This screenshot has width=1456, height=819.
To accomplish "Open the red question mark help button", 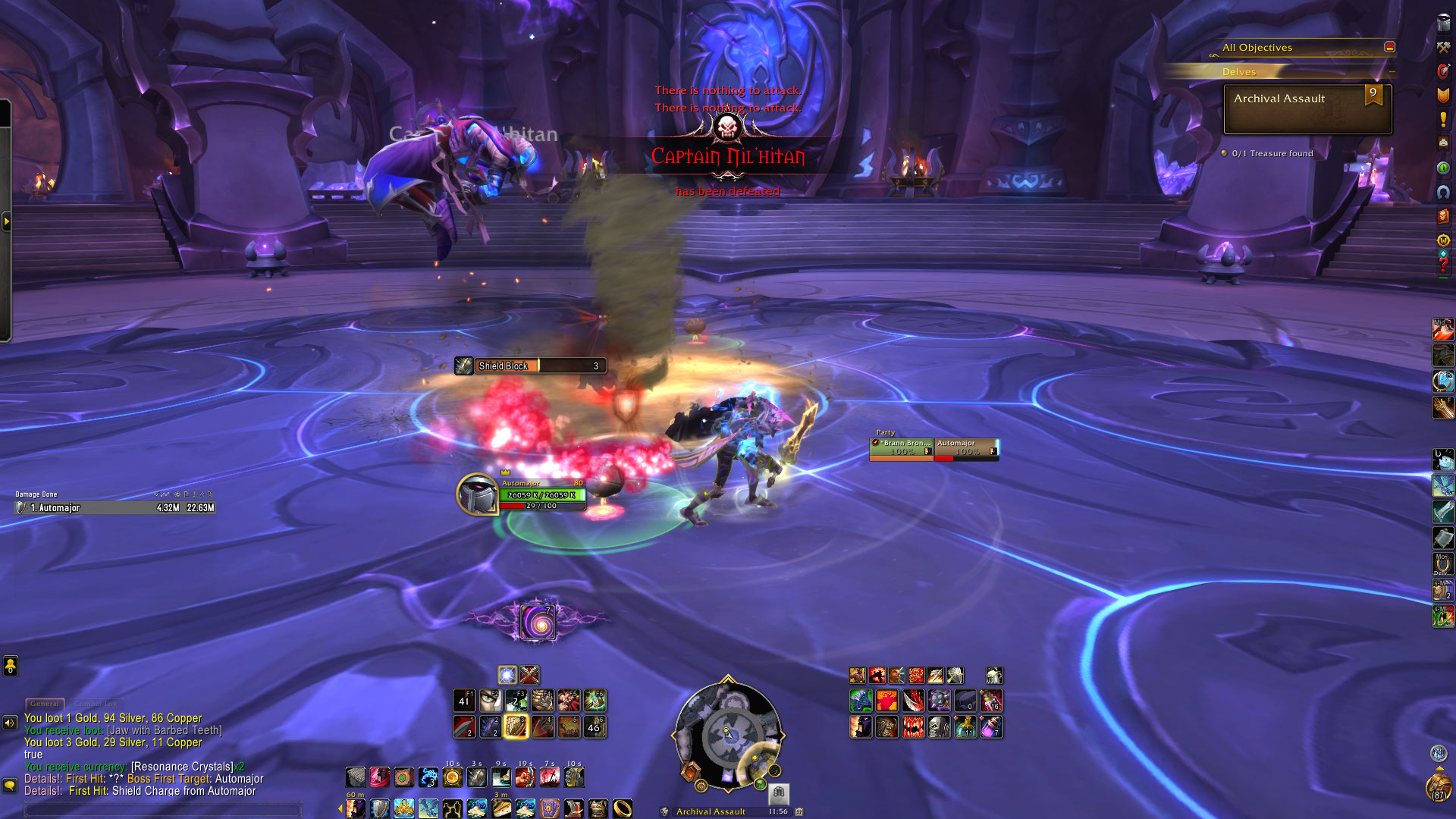I will [x=1443, y=265].
